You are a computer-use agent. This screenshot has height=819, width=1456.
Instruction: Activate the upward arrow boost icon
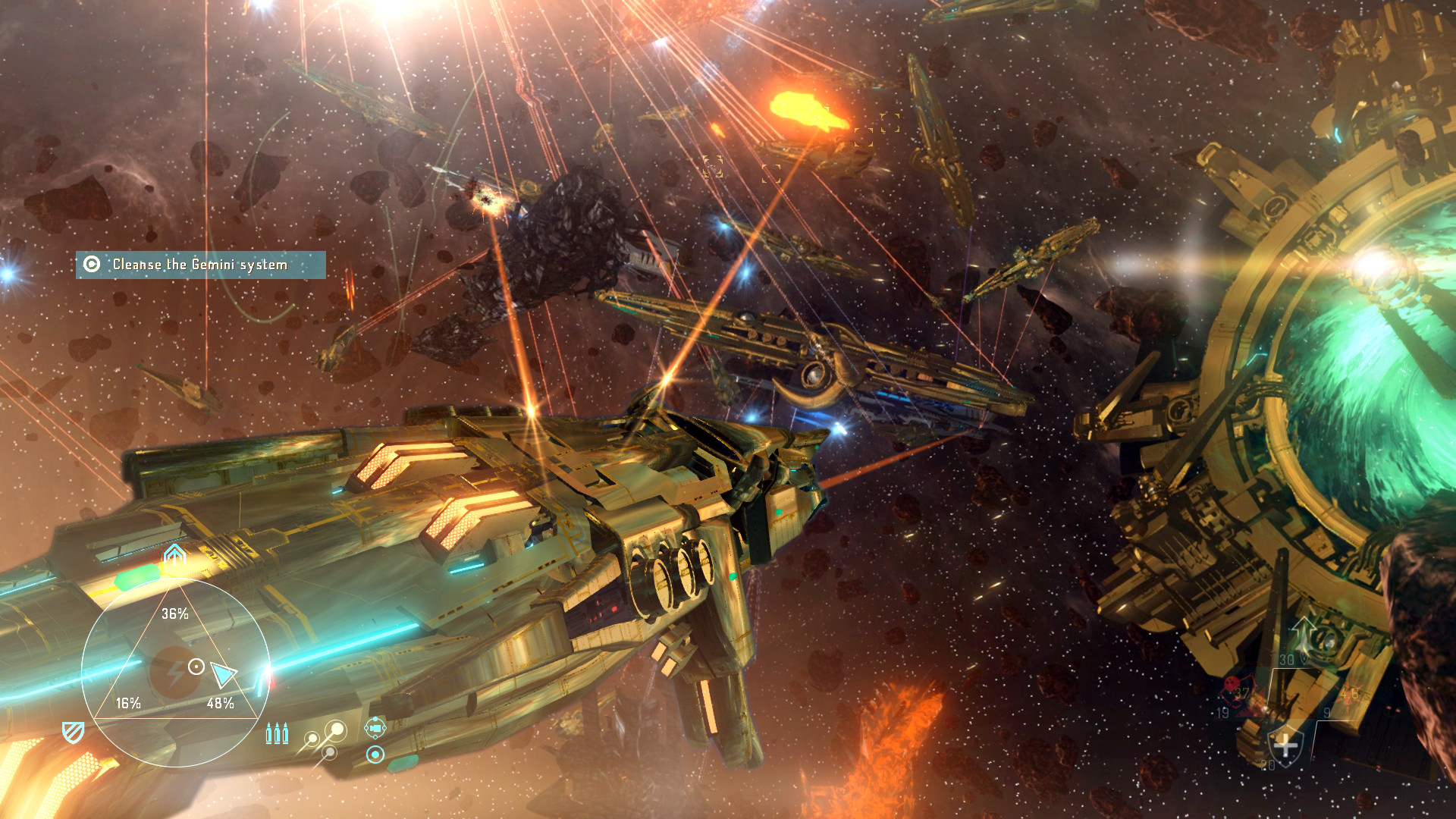point(175,556)
